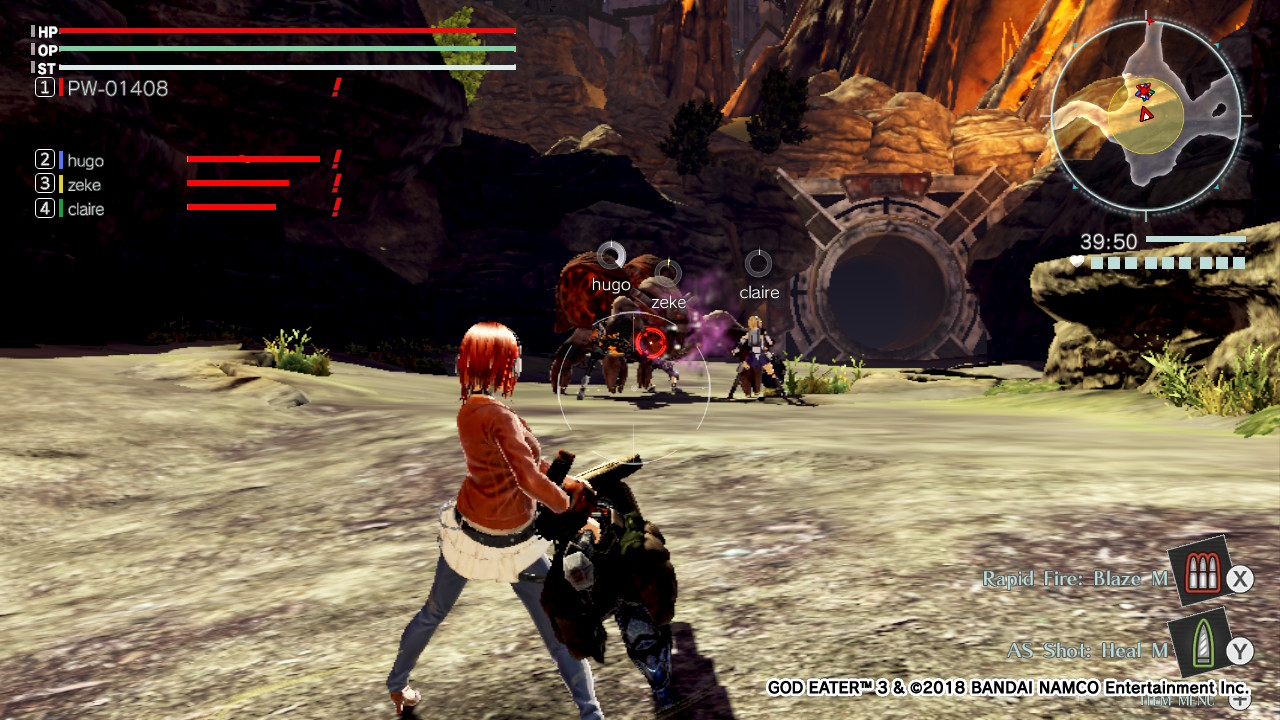Click the red enemy marker cluster on the minimap

coord(1143,91)
